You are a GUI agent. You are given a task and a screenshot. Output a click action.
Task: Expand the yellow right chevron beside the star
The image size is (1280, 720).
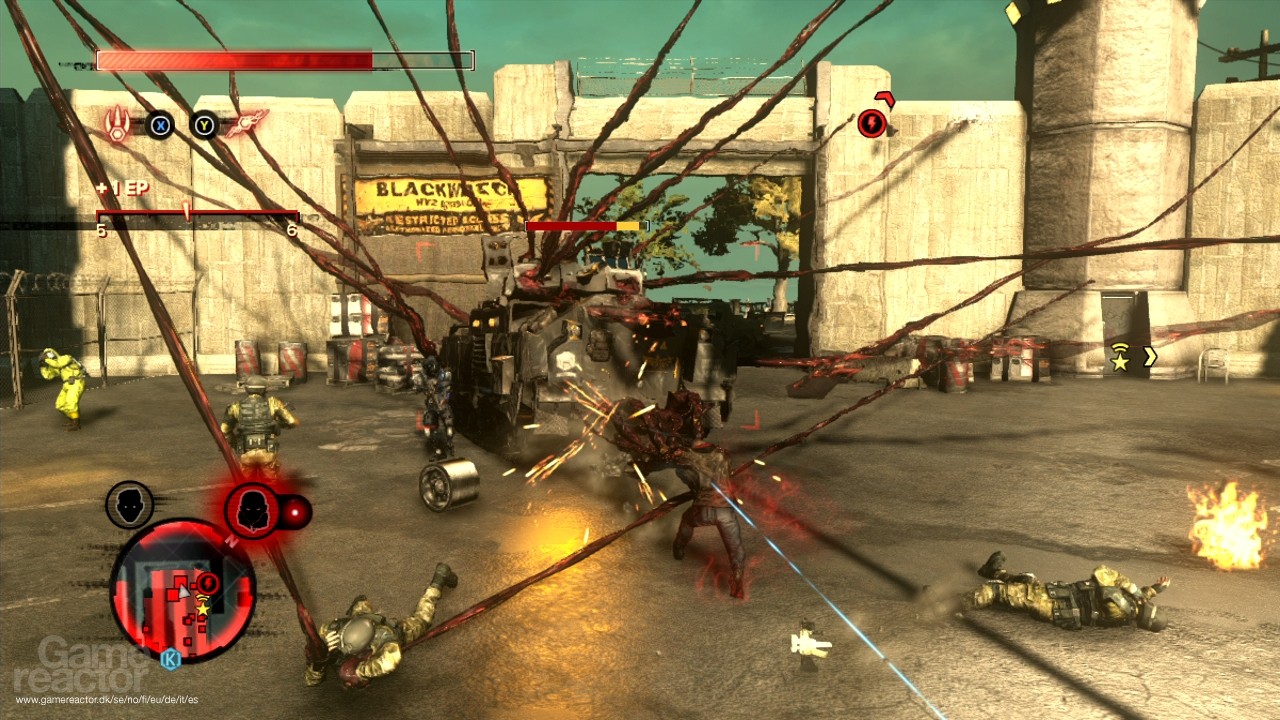(x=1151, y=356)
